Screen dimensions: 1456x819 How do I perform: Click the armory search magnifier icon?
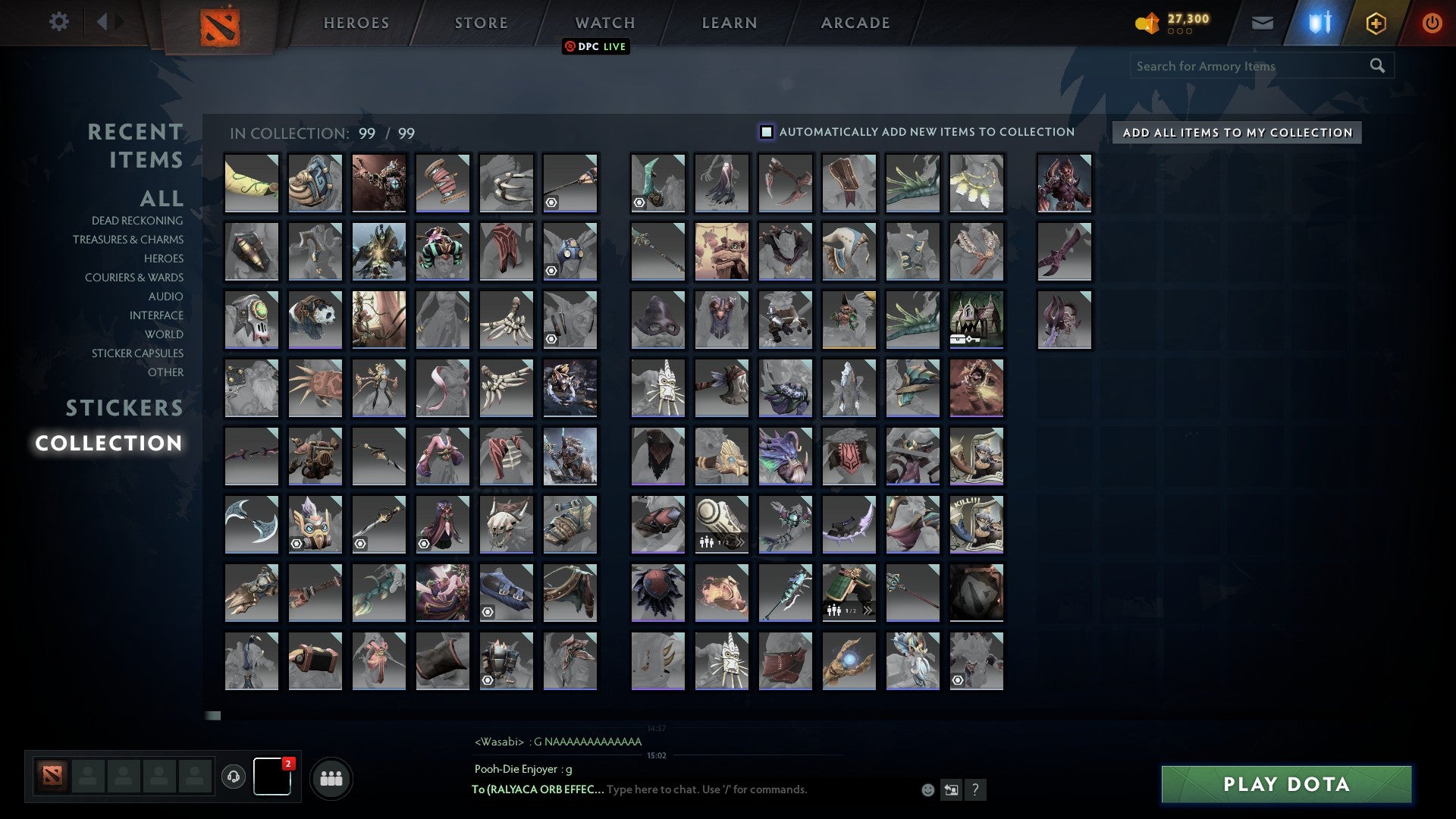(1377, 66)
